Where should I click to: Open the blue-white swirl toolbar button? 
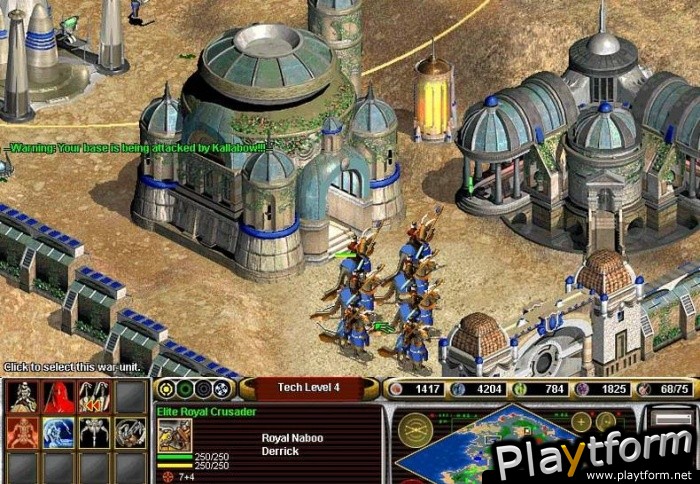click(221, 389)
